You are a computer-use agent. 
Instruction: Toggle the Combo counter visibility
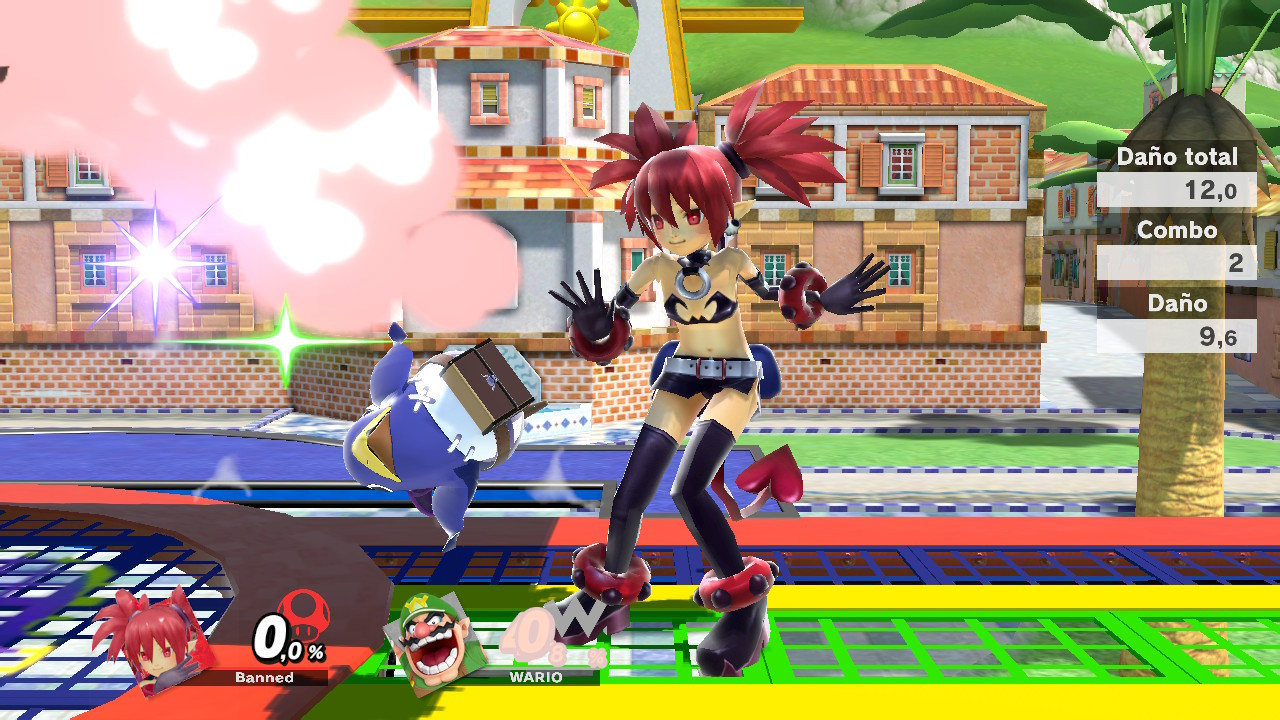coord(1178,230)
